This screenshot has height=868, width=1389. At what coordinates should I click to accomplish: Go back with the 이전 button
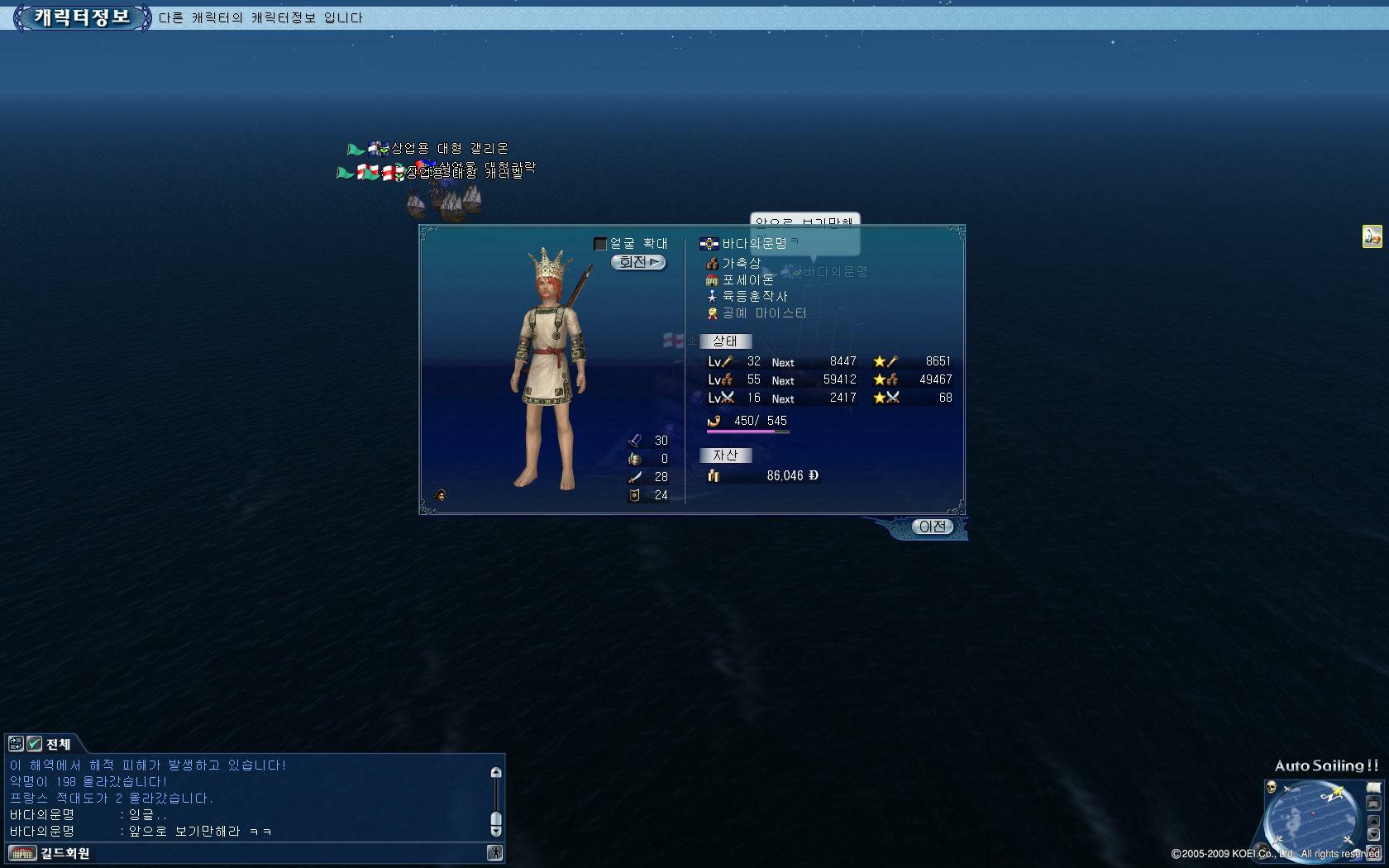pyautogui.click(x=932, y=527)
